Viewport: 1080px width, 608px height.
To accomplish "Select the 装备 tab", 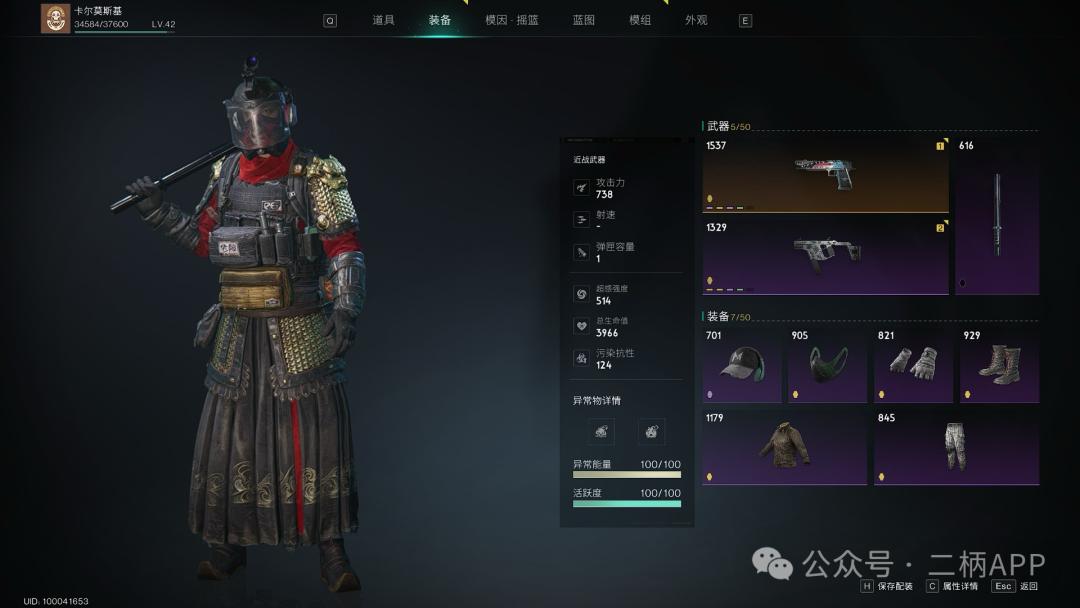I will click(439, 20).
